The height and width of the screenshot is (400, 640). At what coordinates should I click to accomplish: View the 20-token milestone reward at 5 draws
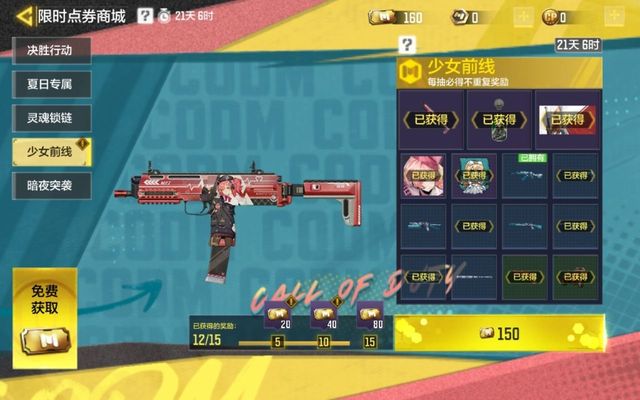279,317
